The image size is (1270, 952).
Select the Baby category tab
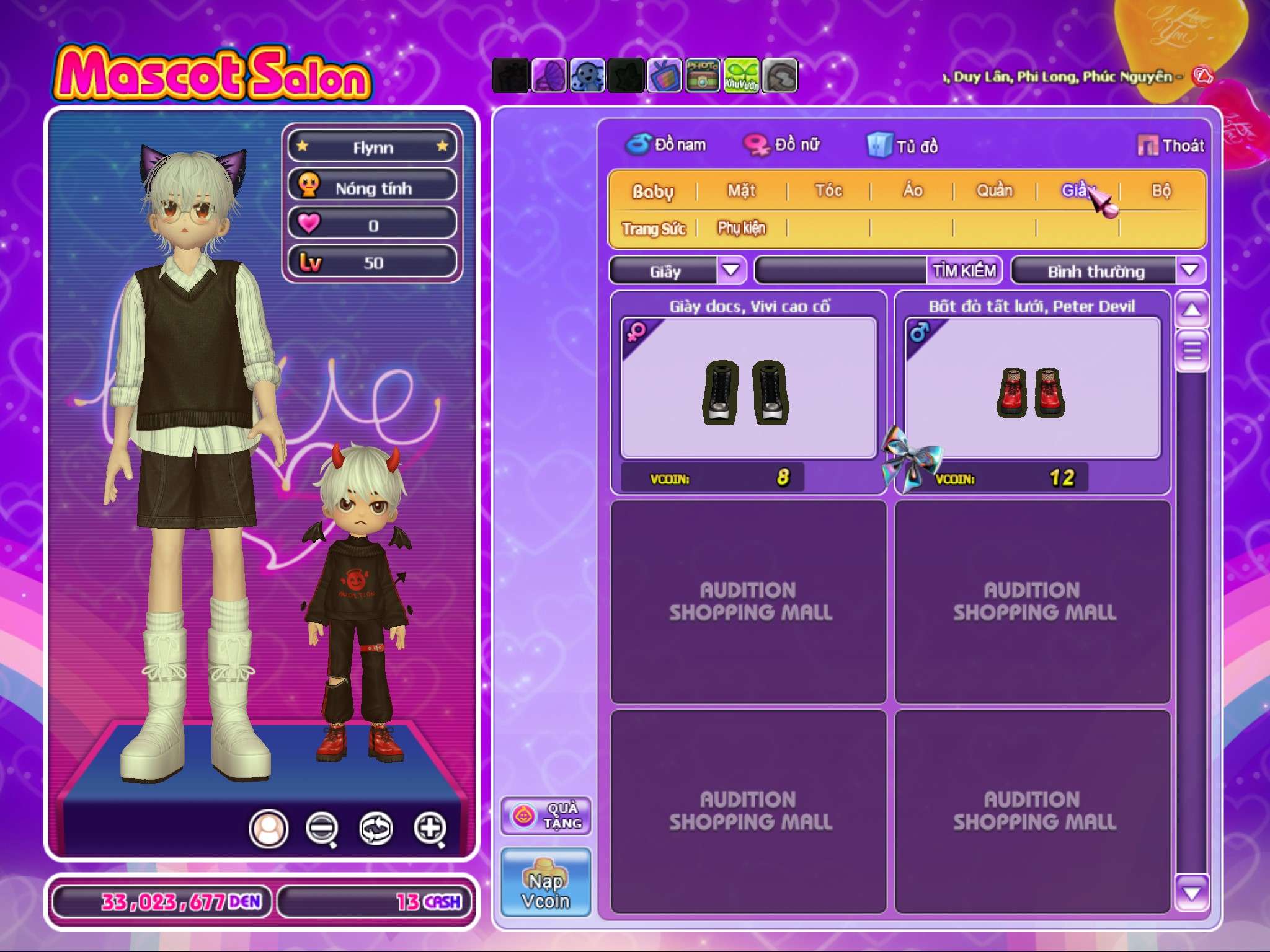pyautogui.click(x=652, y=192)
